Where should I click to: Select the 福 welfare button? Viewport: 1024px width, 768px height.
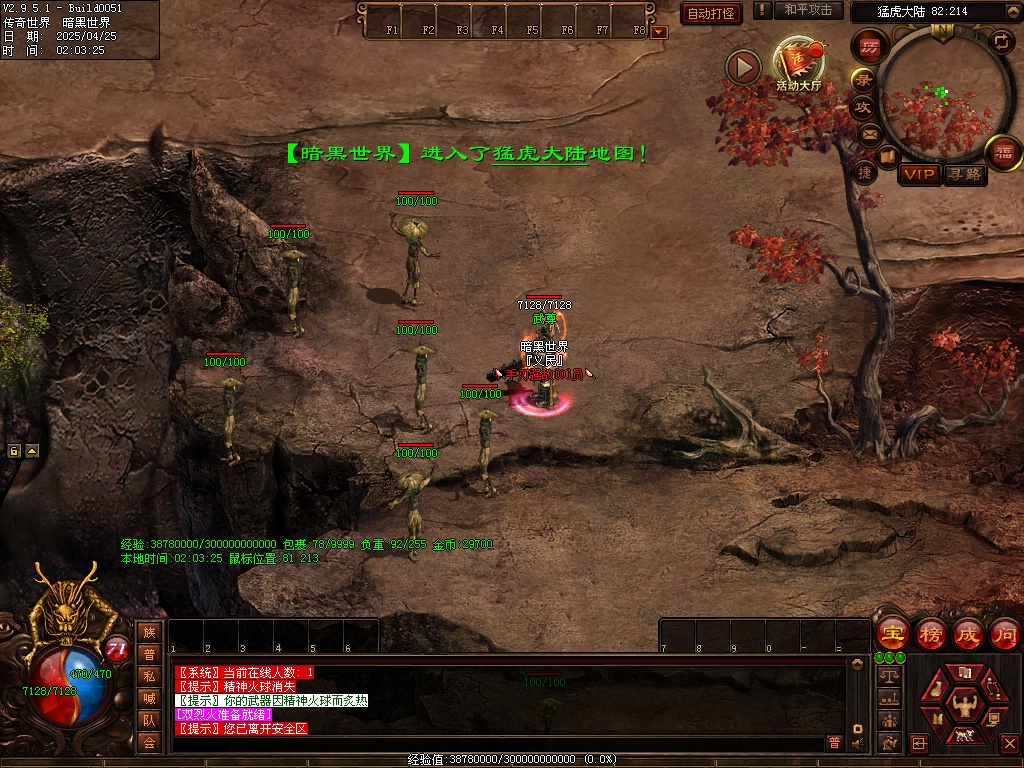pyautogui.click(x=1003, y=152)
